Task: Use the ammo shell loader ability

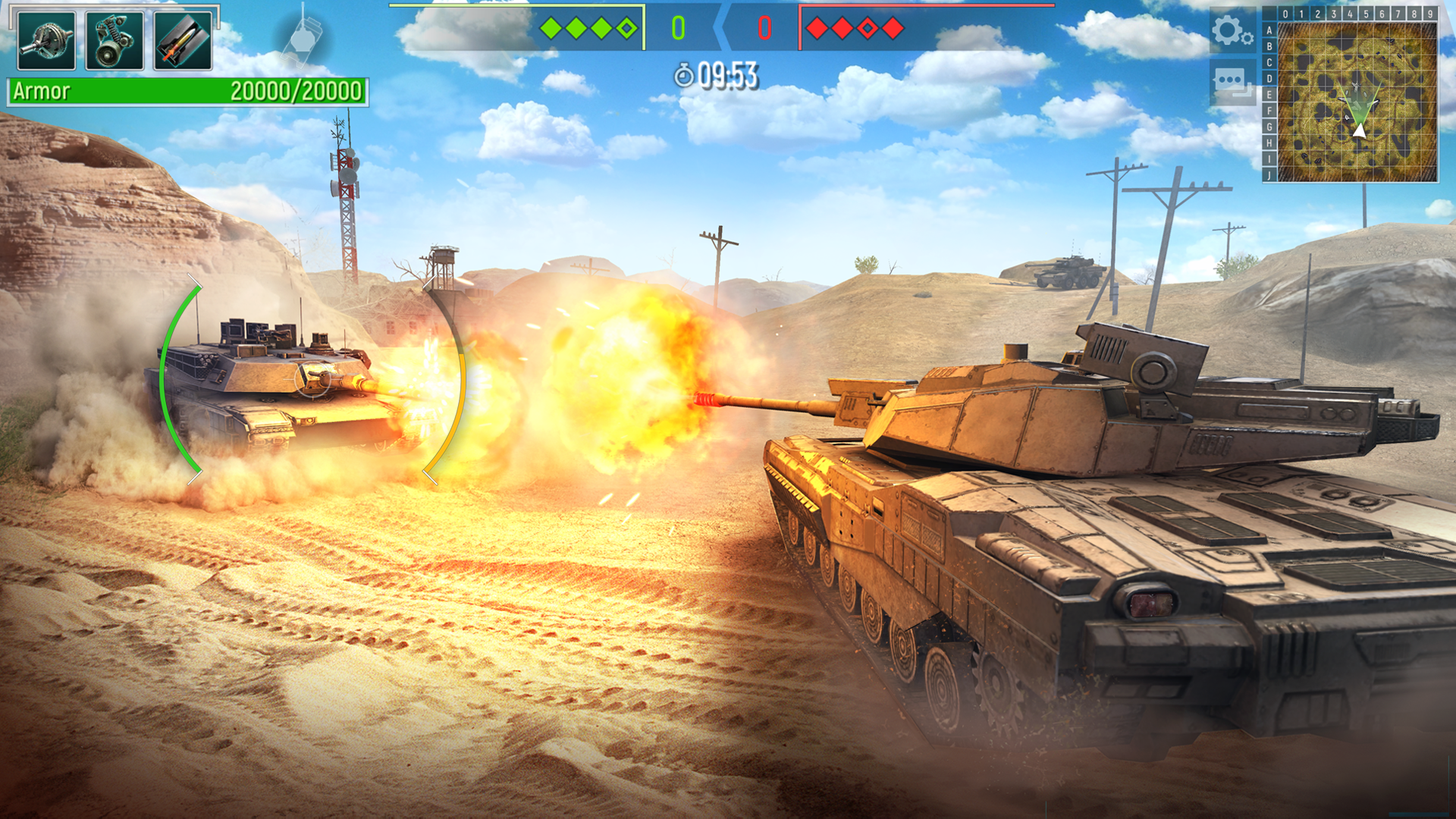Action: tap(183, 41)
